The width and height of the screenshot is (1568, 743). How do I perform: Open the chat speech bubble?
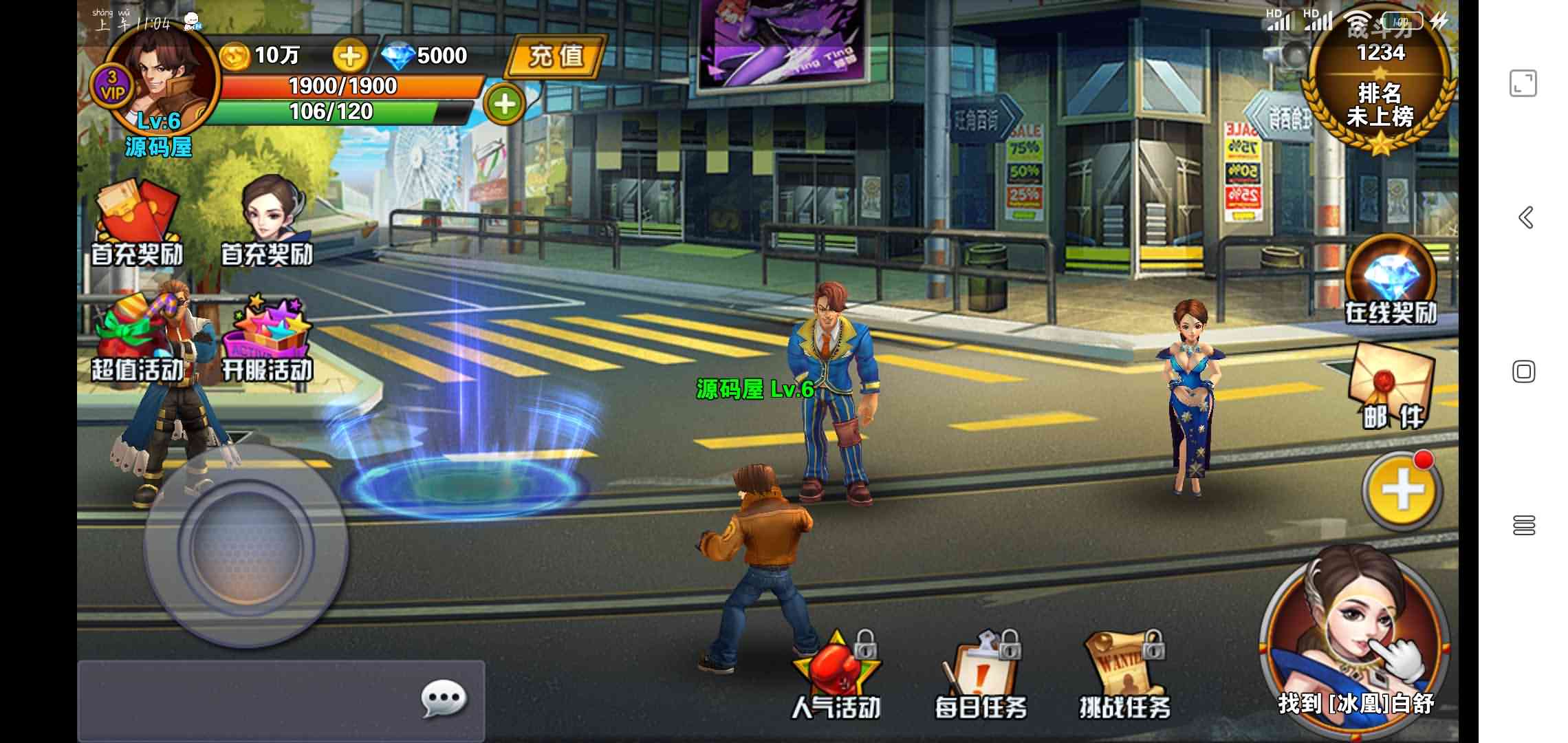(444, 700)
